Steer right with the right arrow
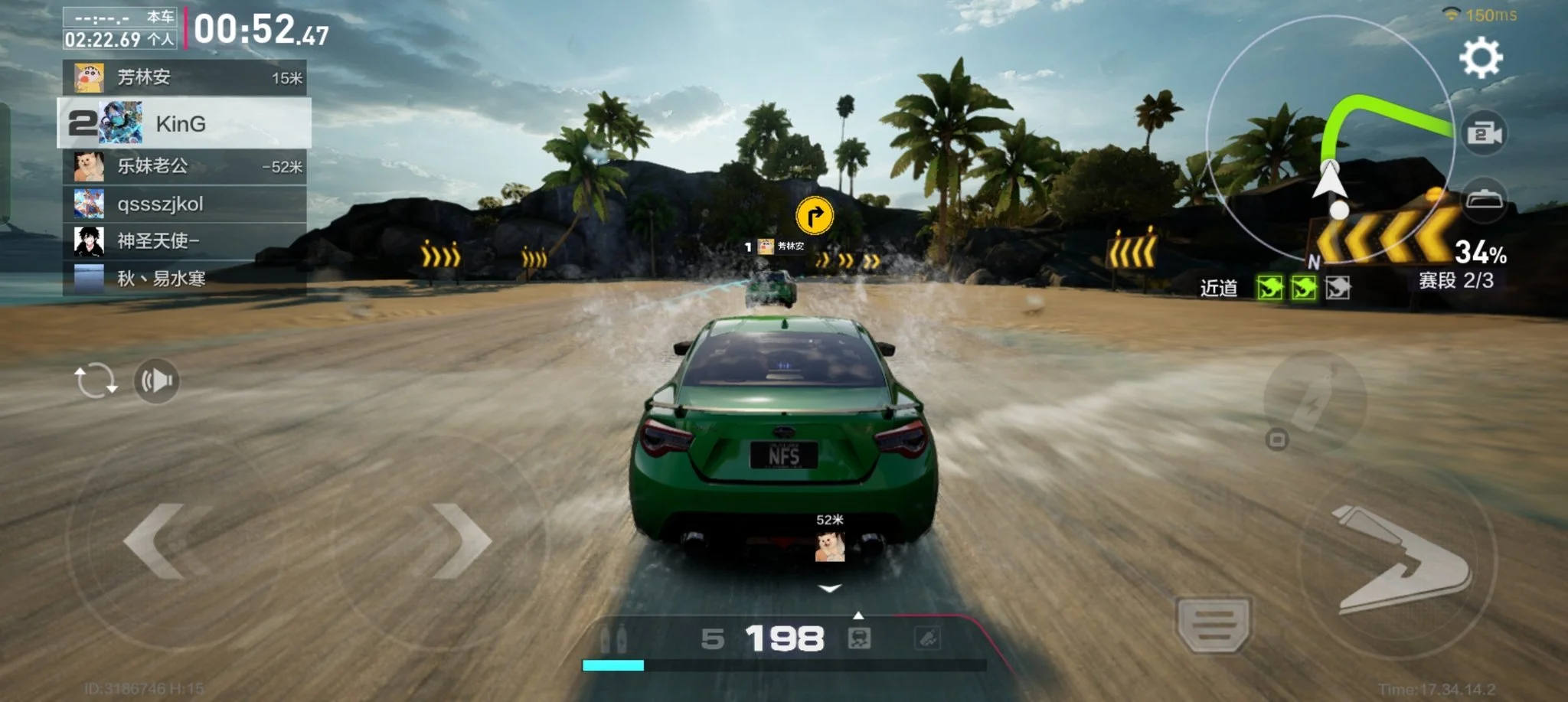The image size is (1568, 702). [459, 541]
